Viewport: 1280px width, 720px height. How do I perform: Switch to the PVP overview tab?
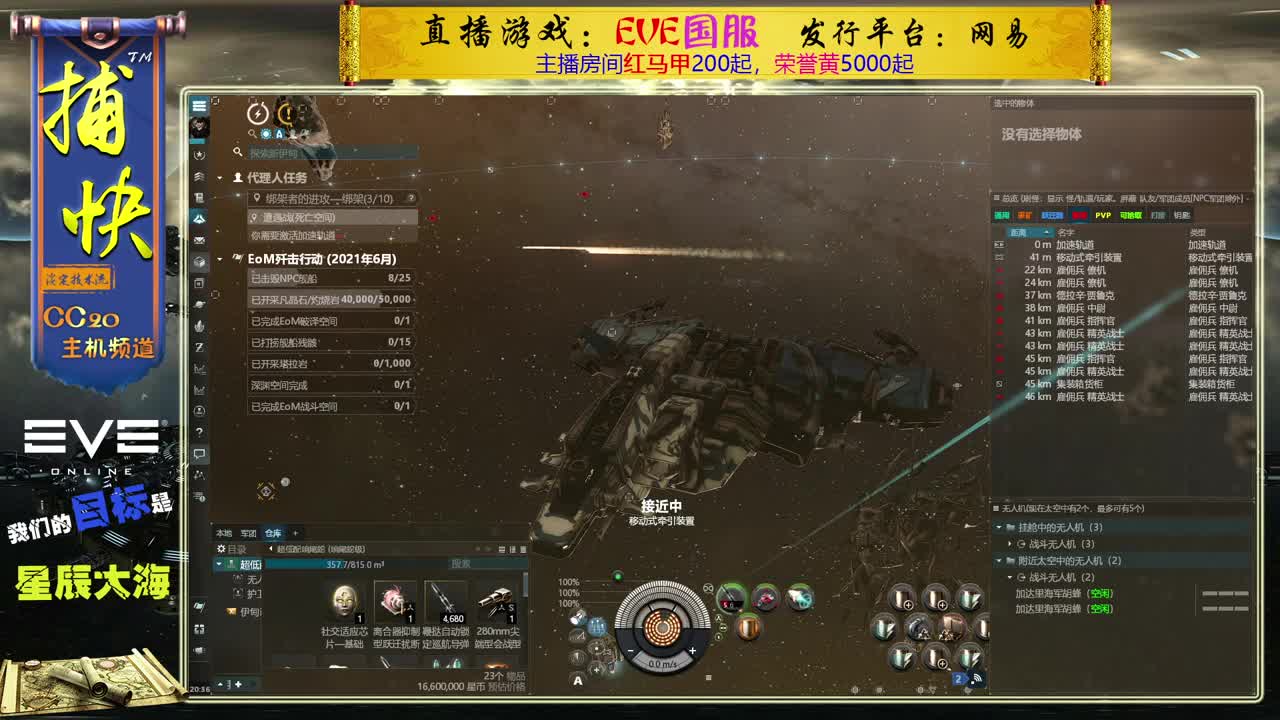(x=1103, y=213)
